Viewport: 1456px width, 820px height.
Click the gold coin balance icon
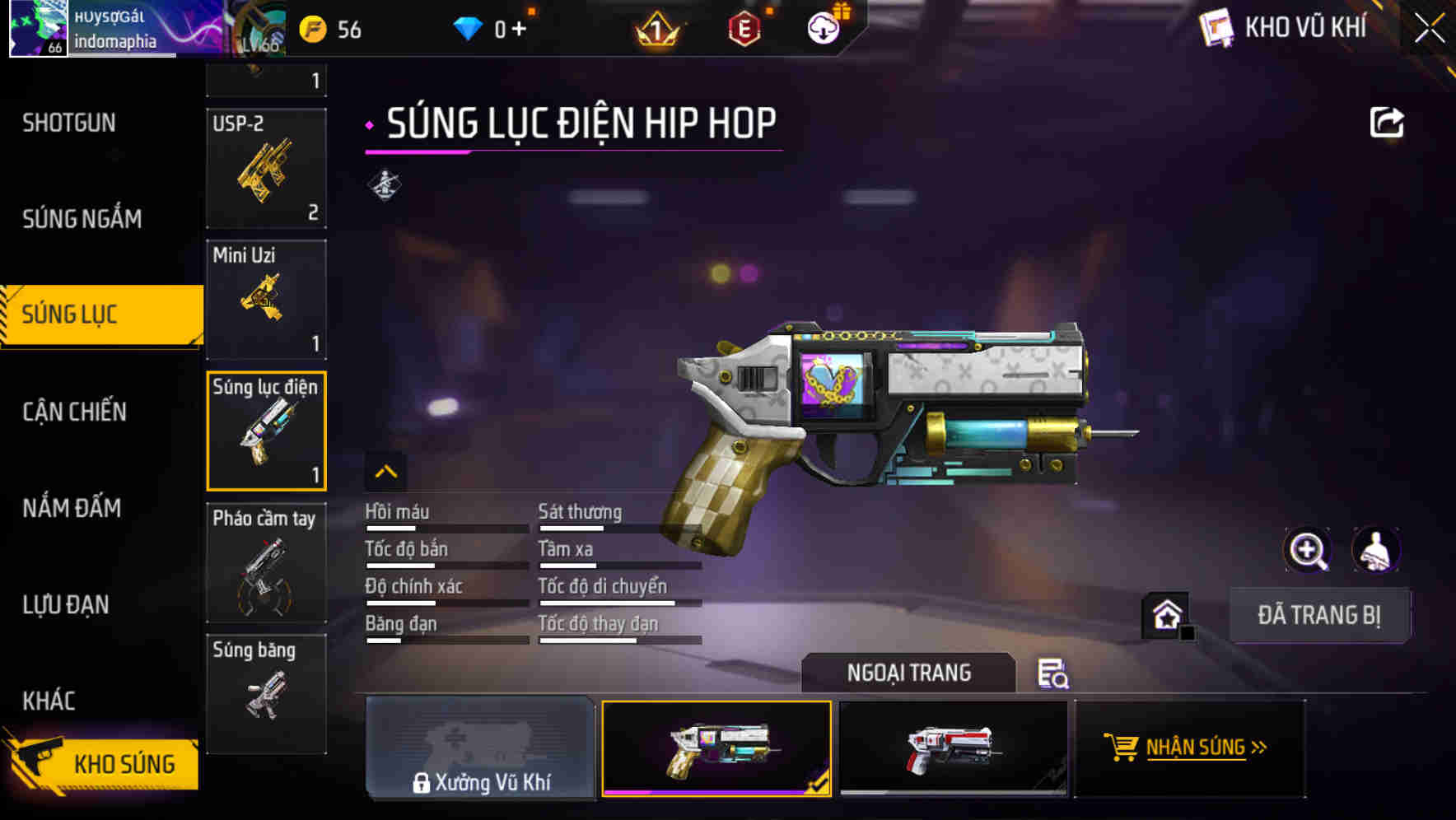click(x=311, y=27)
